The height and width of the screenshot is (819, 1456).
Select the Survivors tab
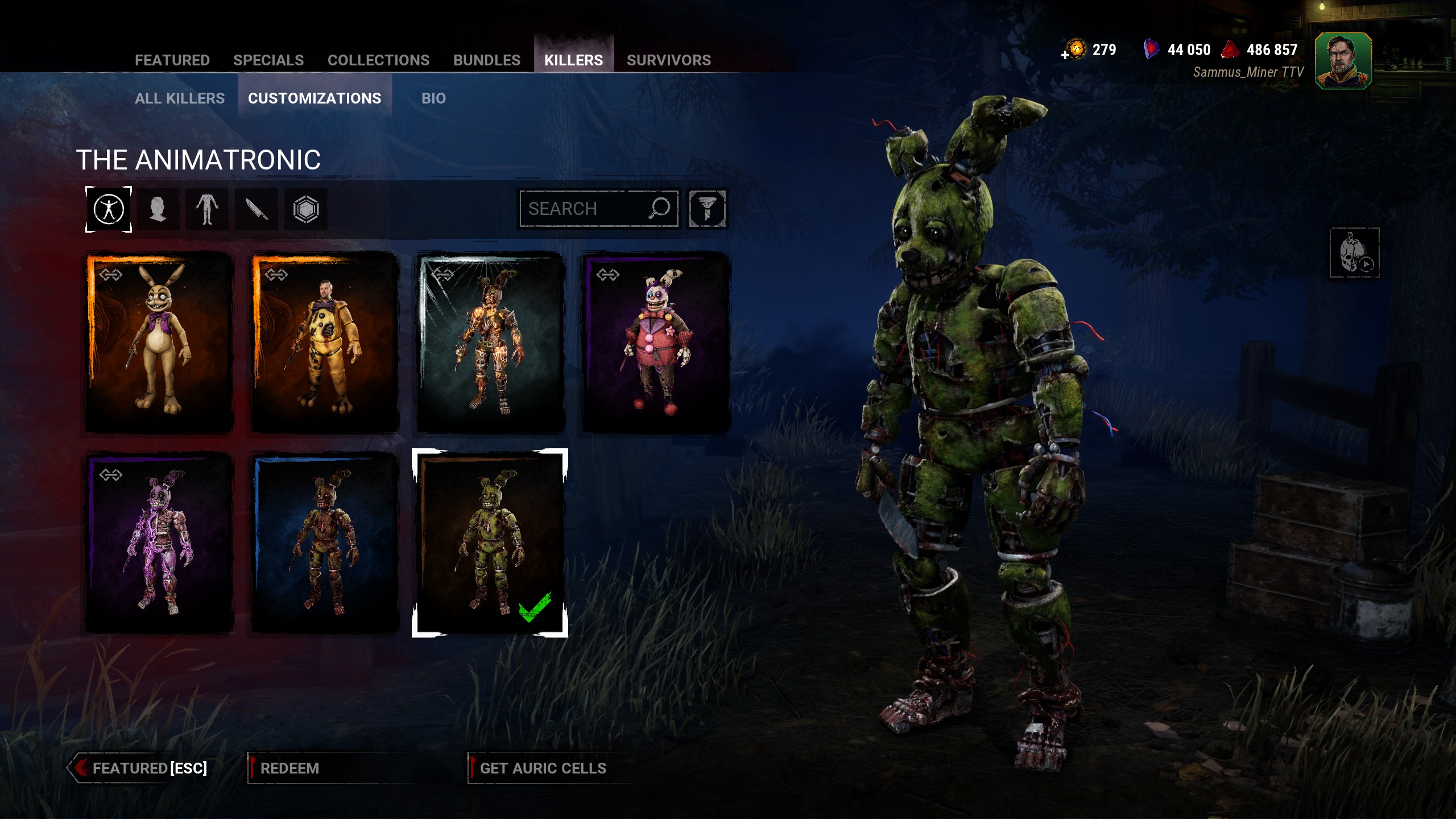tap(668, 60)
